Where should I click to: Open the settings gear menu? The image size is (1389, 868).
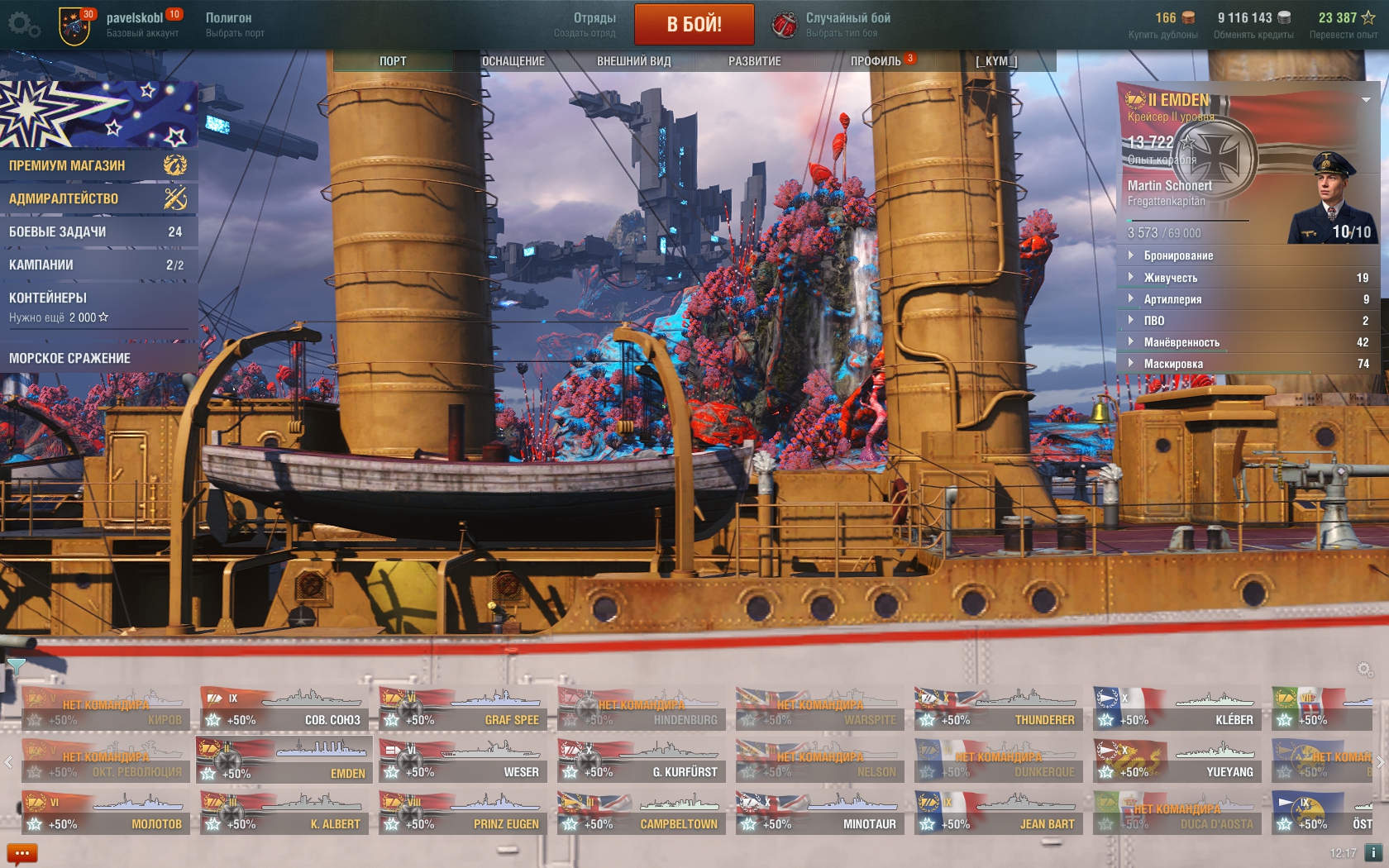pos(22,25)
